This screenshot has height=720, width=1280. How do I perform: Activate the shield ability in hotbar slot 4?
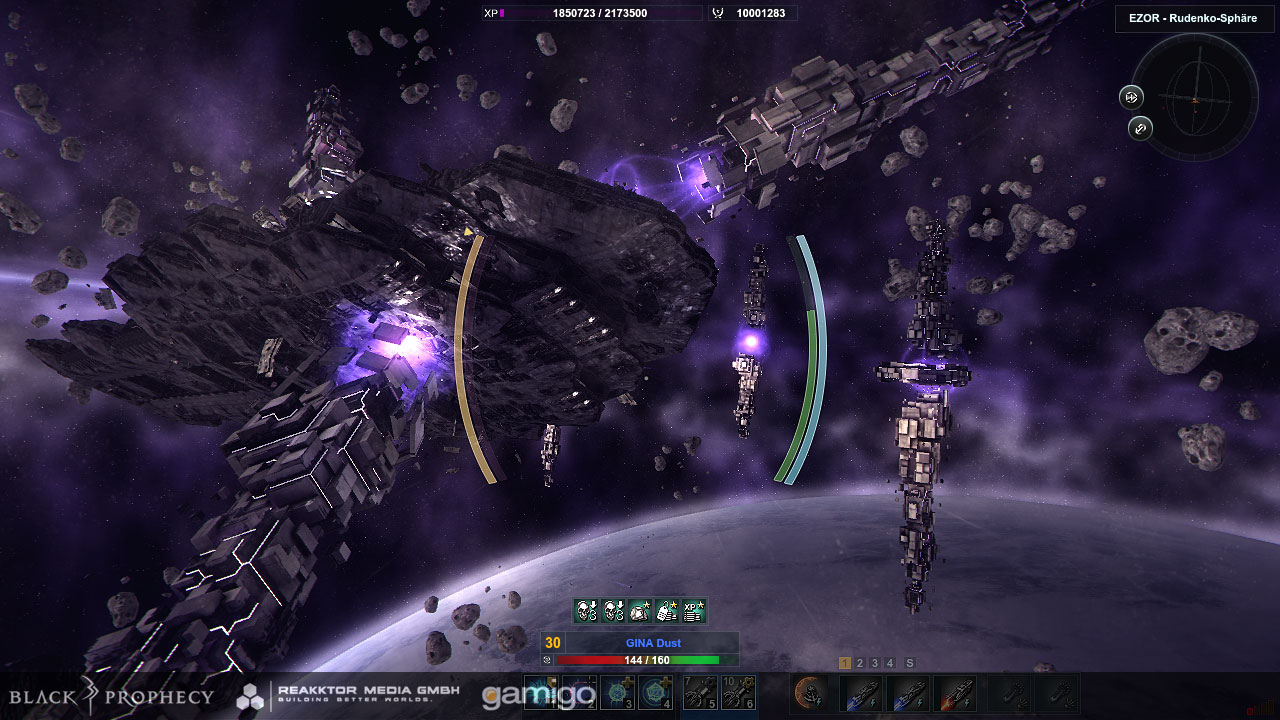(x=657, y=693)
